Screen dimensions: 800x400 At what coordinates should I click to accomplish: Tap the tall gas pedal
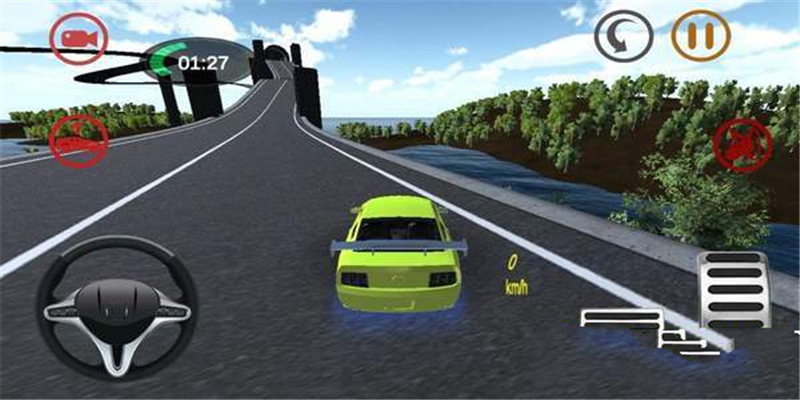click(733, 289)
